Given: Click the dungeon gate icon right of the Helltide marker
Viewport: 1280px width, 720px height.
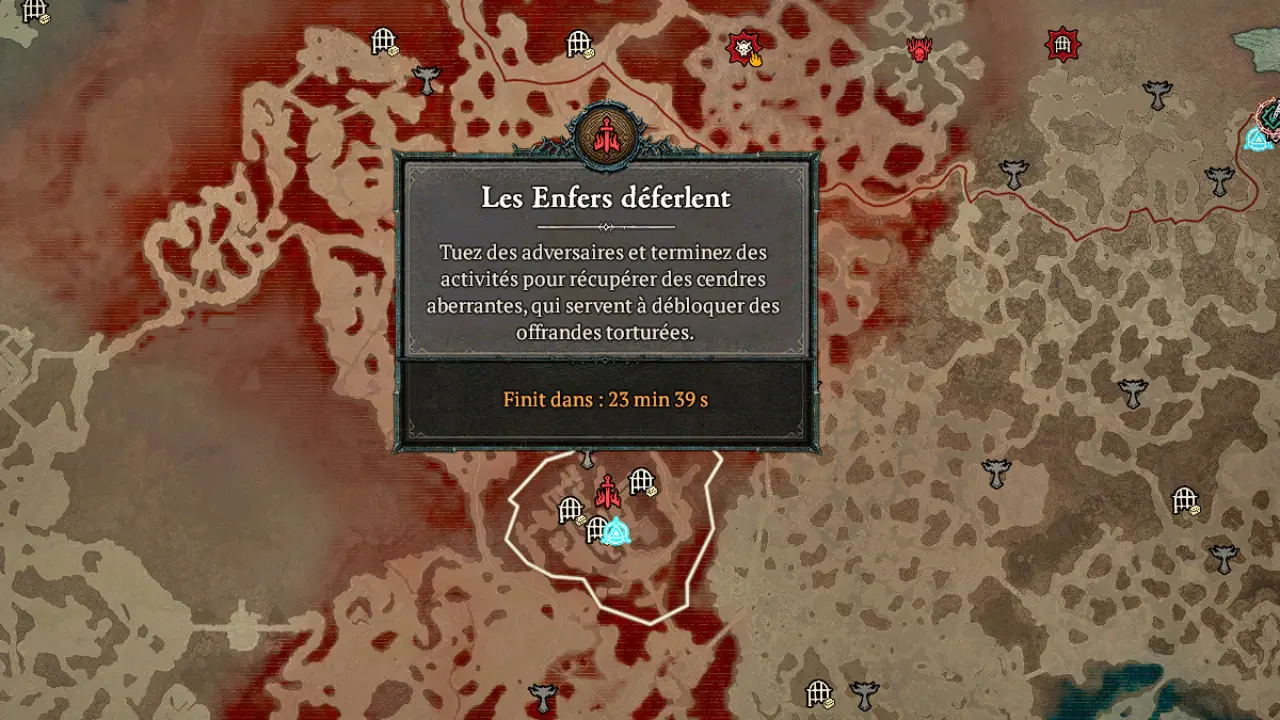Looking at the screenshot, I should (x=641, y=482).
